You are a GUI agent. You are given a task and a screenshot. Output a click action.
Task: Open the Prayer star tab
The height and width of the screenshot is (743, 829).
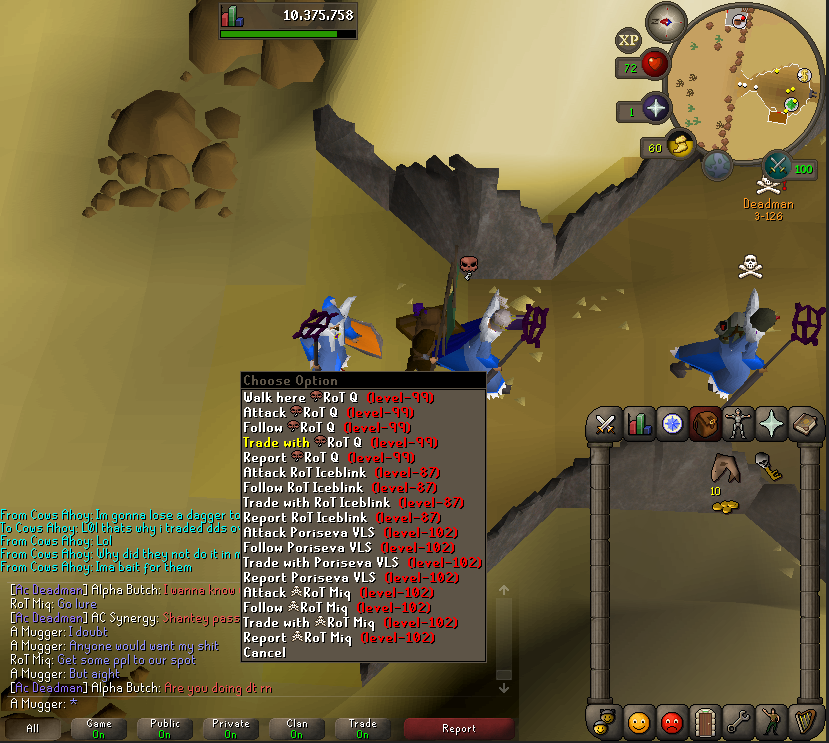(770, 424)
